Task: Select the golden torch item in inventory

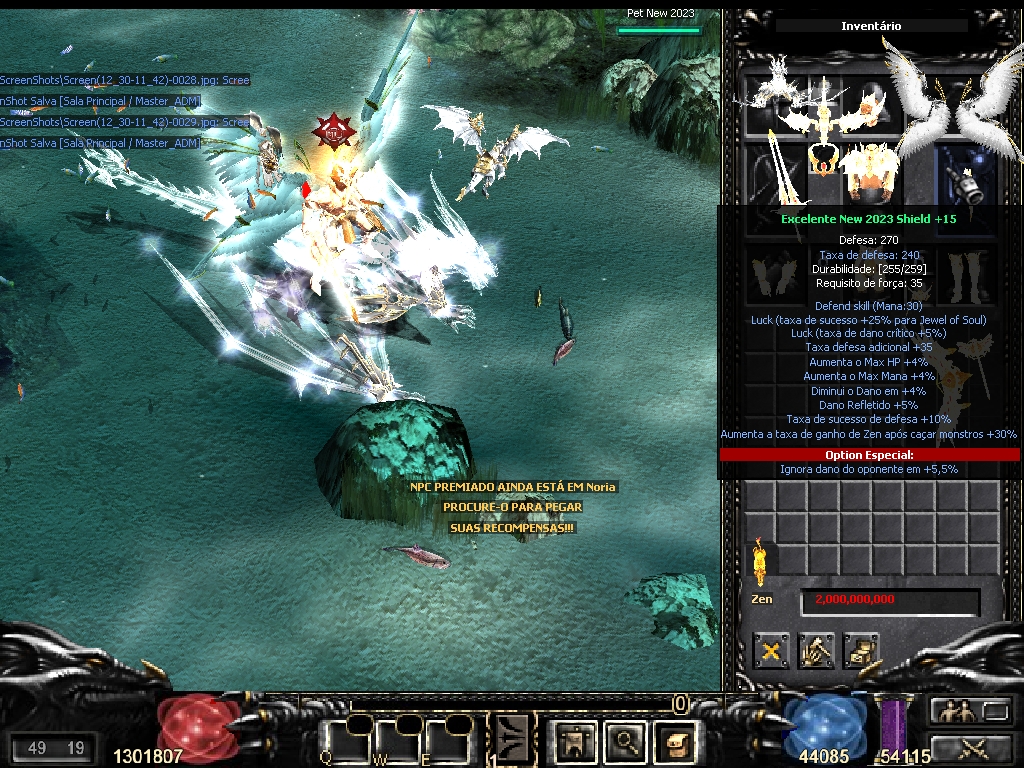Action: (758, 561)
